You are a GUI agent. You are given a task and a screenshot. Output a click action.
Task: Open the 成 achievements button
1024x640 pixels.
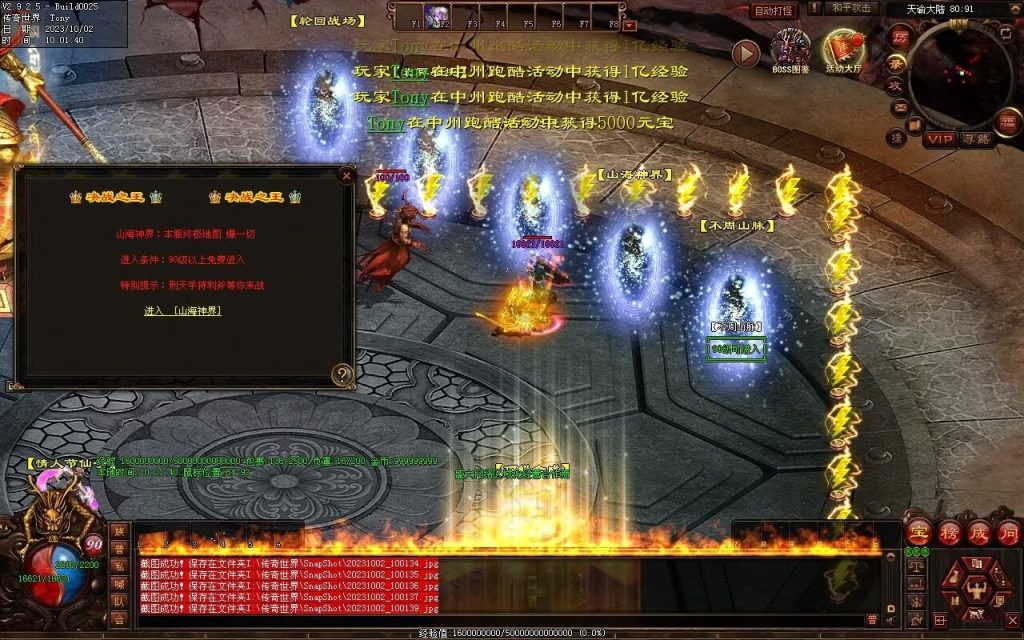[x=978, y=531]
